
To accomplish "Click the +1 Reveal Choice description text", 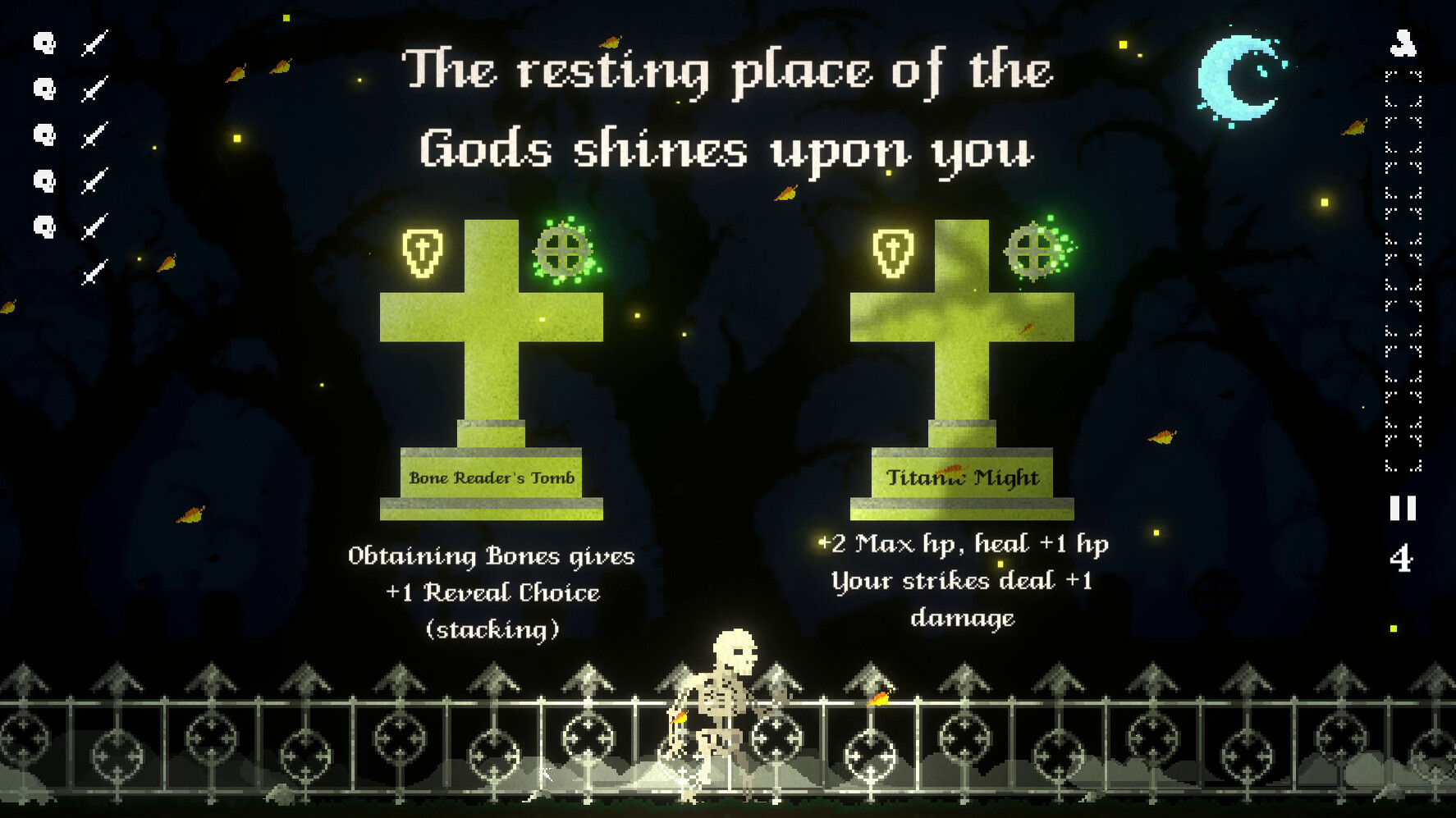I will (492, 592).
